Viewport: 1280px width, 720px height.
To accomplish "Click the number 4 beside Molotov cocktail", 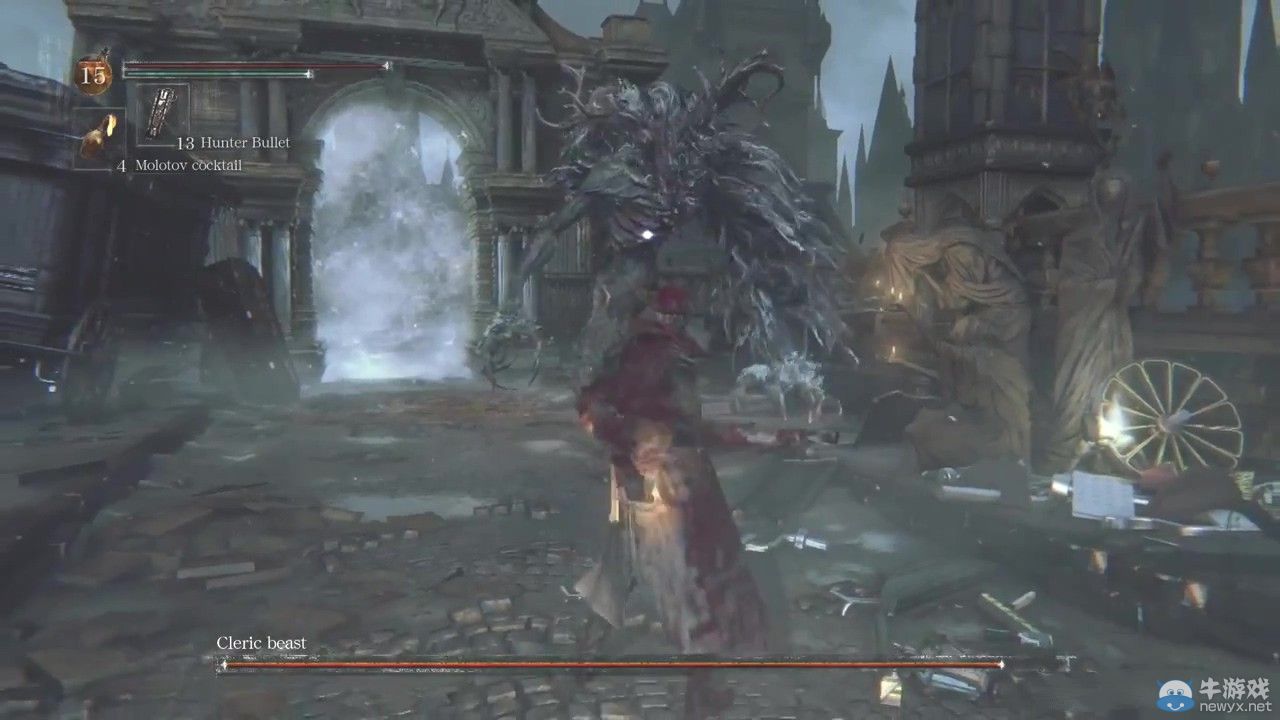I will [x=121, y=165].
